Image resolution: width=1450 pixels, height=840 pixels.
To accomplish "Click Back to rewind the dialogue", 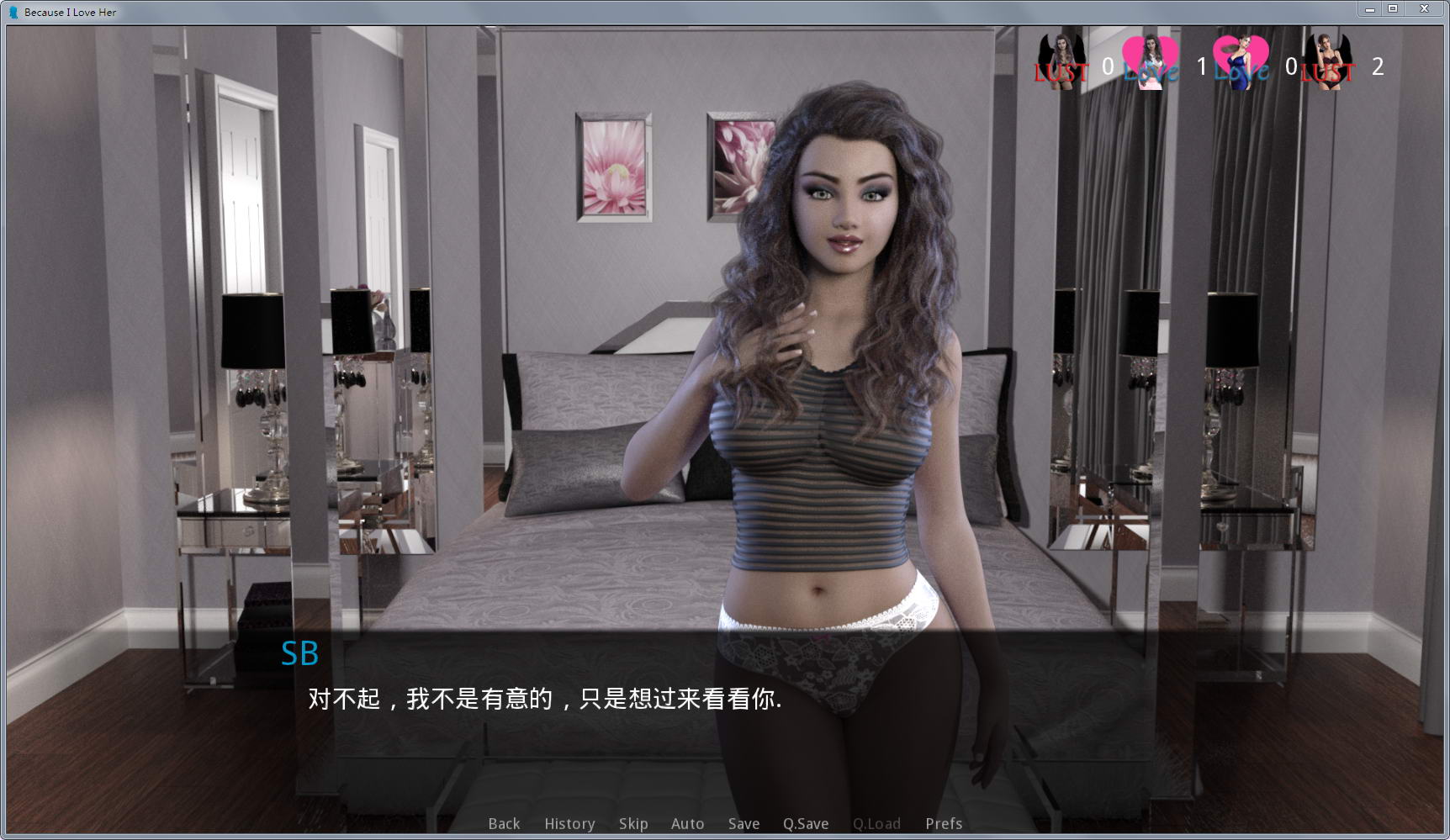I will (503, 824).
